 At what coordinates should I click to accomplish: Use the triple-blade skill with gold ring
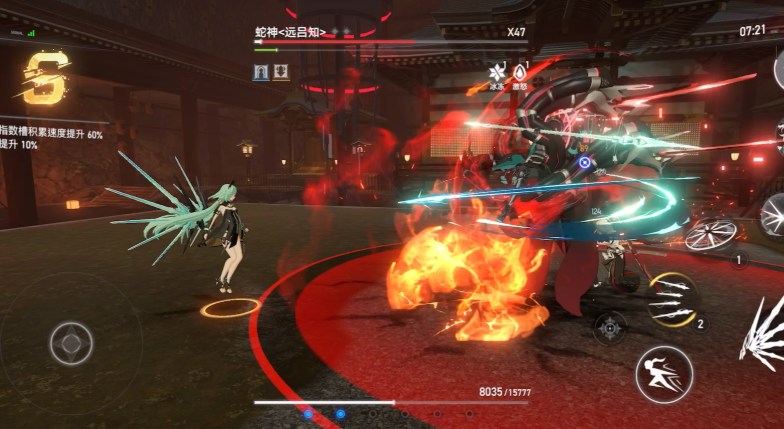671,299
